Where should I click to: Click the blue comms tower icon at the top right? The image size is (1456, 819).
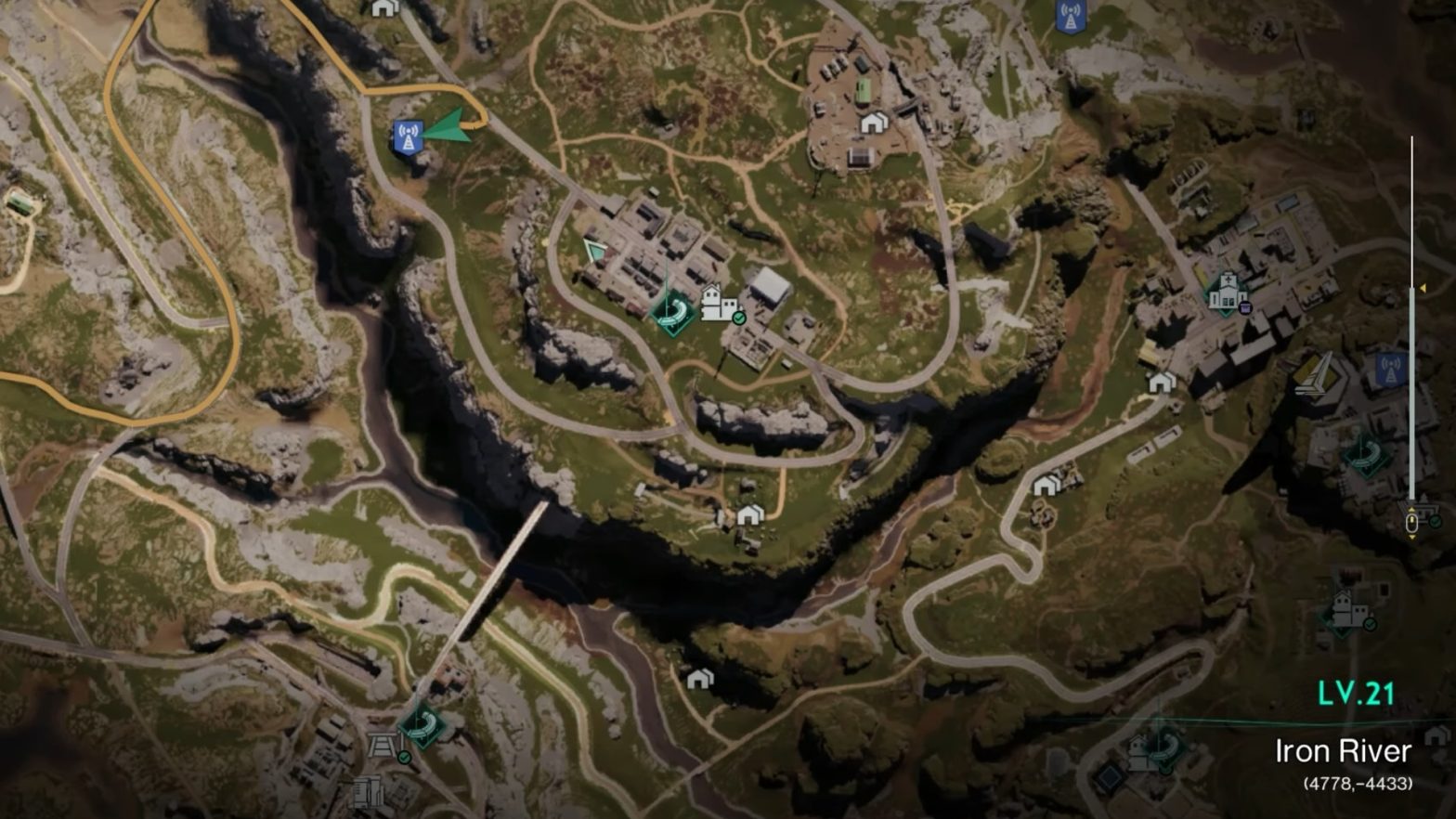point(1072,17)
